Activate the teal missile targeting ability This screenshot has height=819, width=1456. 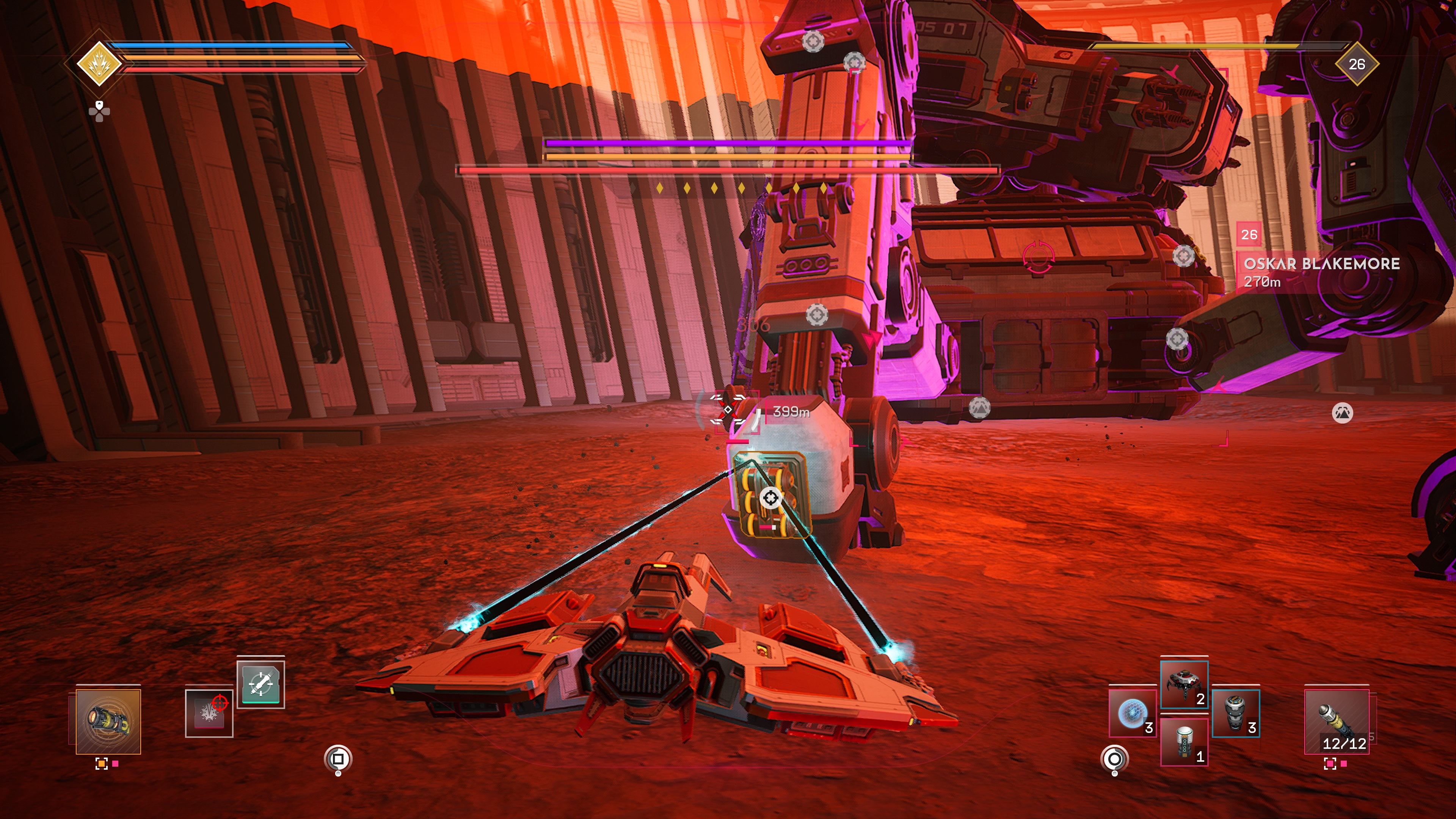coord(260,683)
